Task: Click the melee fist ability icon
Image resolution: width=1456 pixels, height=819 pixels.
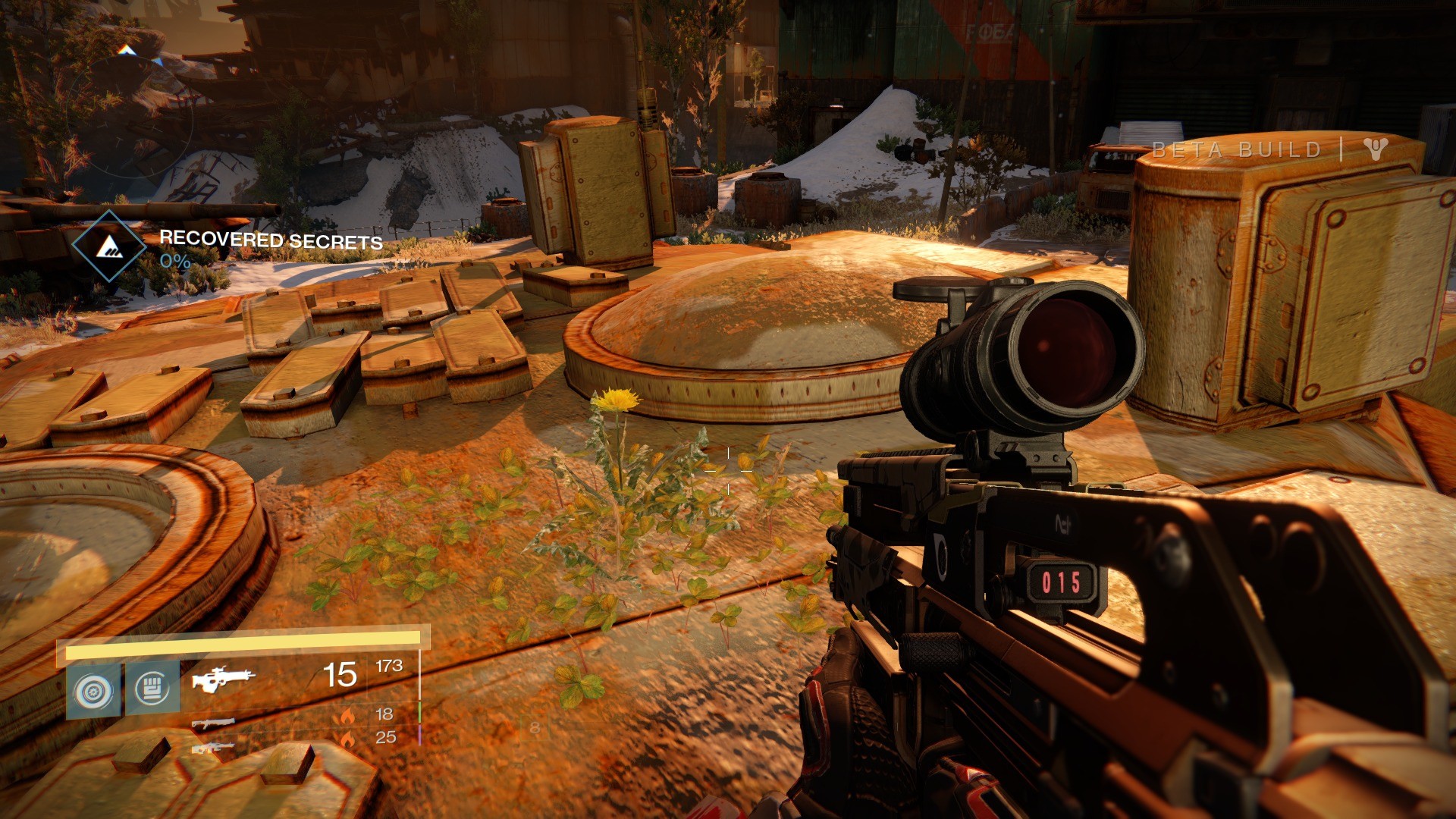Action: point(152,687)
